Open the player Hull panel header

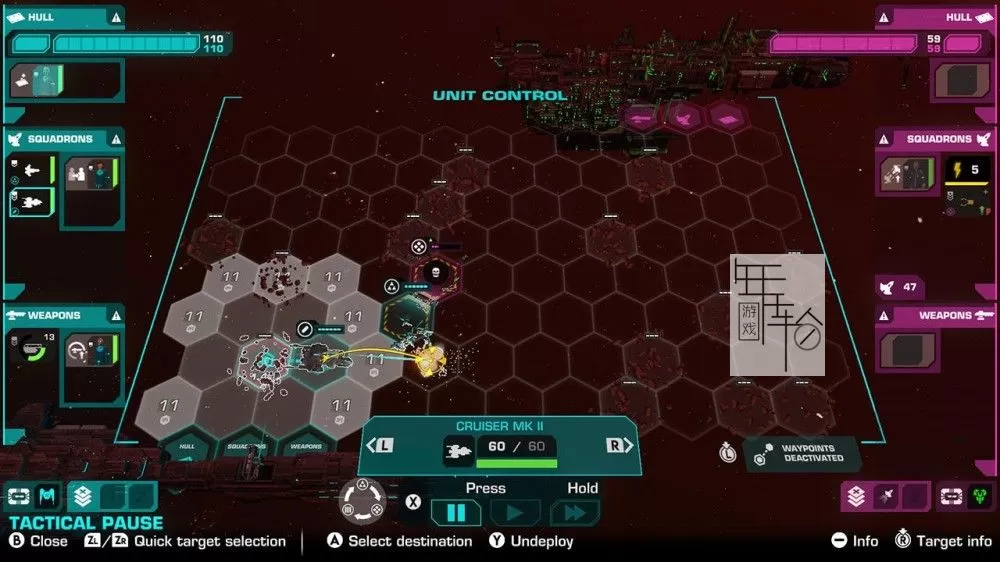pyautogui.click(x=62, y=17)
